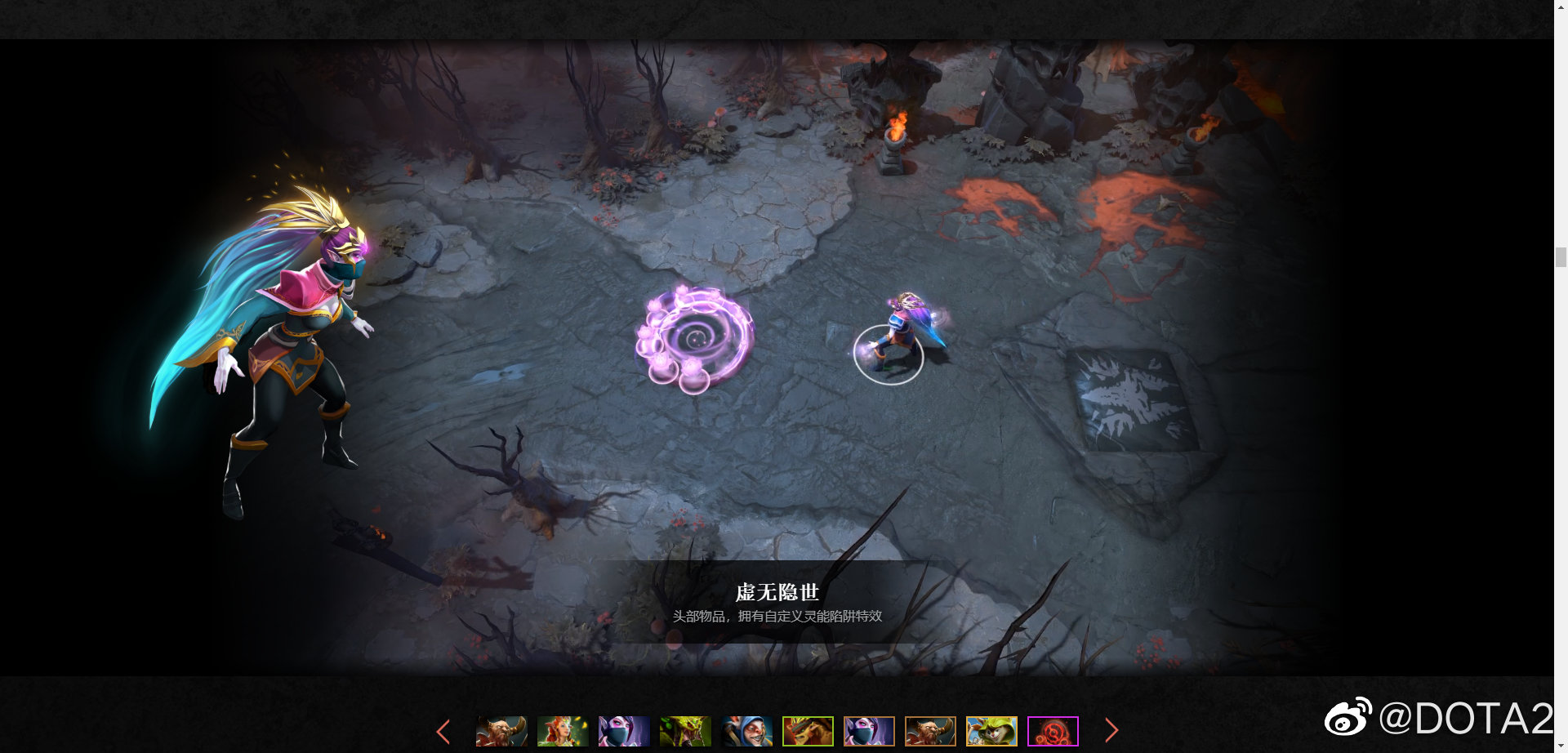Viewport: 1568px width, 753px height.
Task: Select the masked Templar Assassin hero icon
Action: [x=623, y=732]
